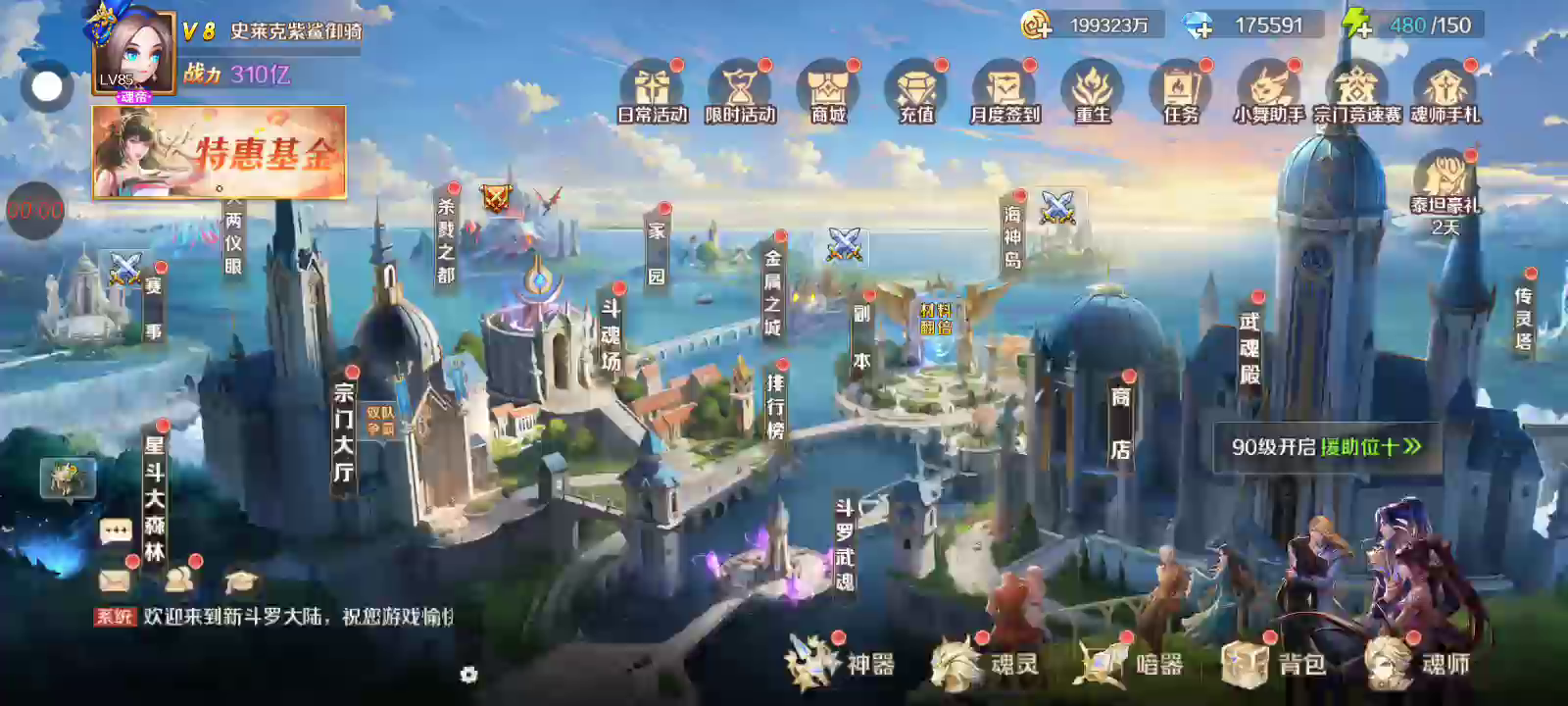Enter the 商城 shop
This screenshot has width=1568, height=706.
coord(828,91)
